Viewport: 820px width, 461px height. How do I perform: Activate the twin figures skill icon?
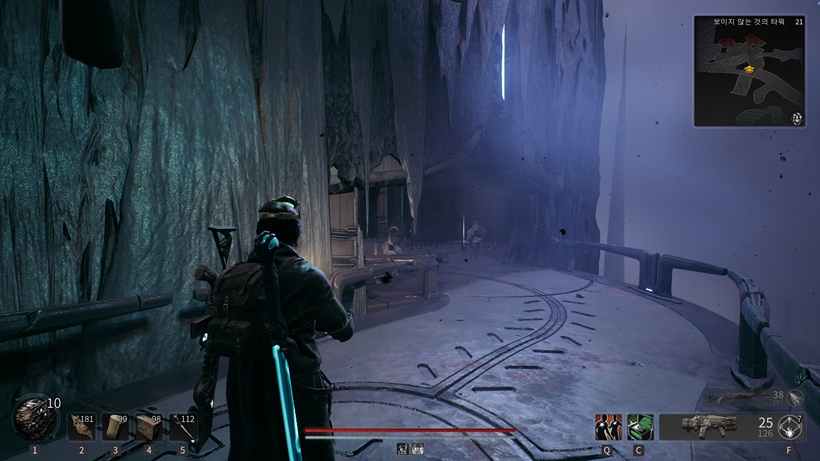[x=606, y=427]
